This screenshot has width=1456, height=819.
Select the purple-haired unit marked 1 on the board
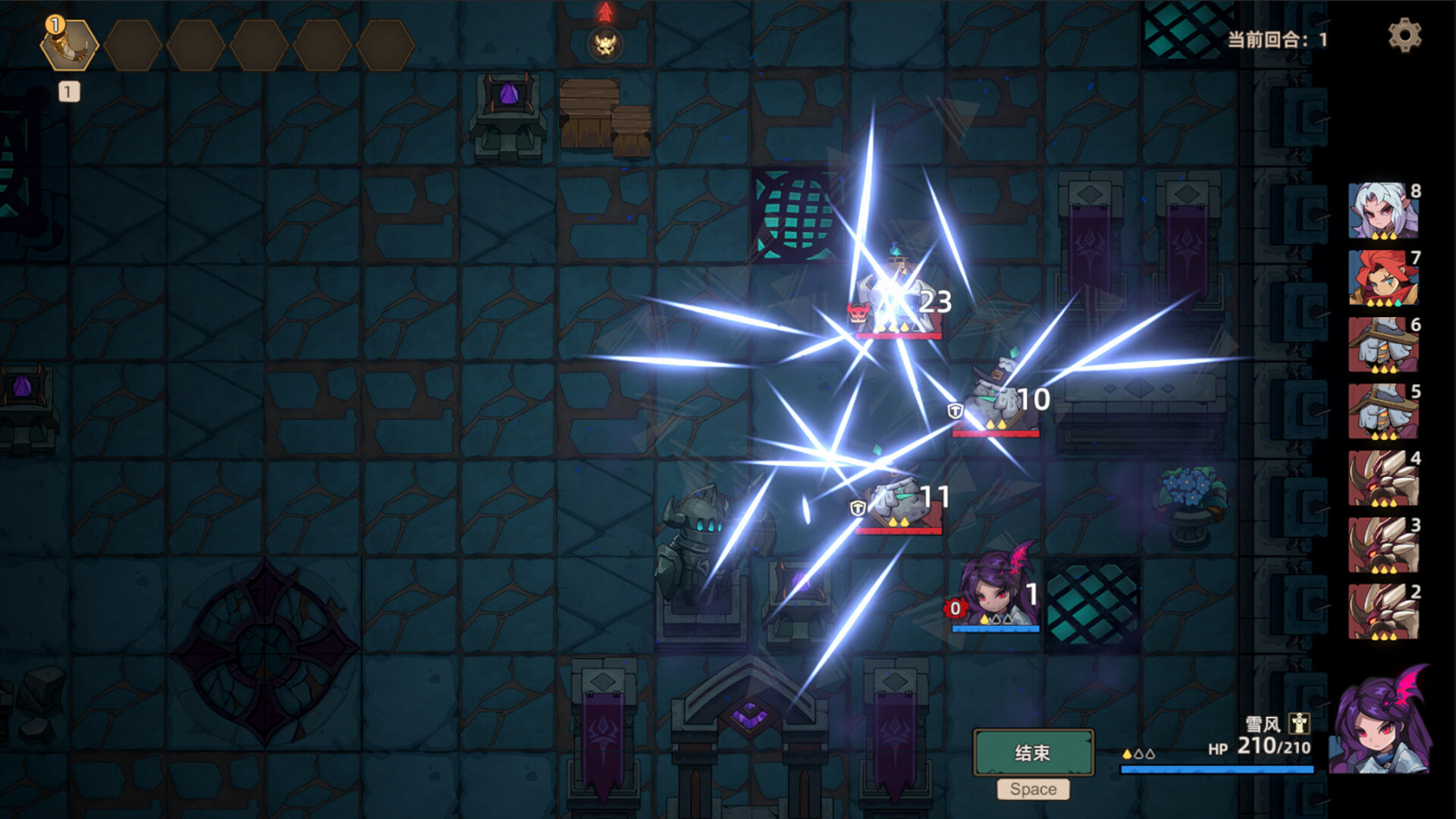tap(995, 593)
